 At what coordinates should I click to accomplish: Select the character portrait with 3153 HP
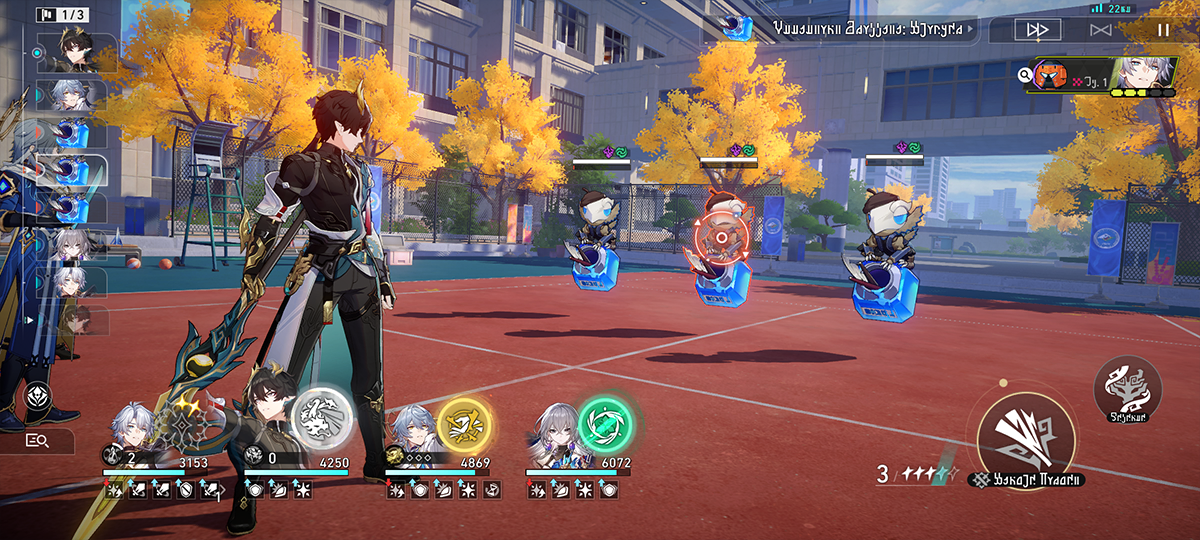tap(133, 430)
